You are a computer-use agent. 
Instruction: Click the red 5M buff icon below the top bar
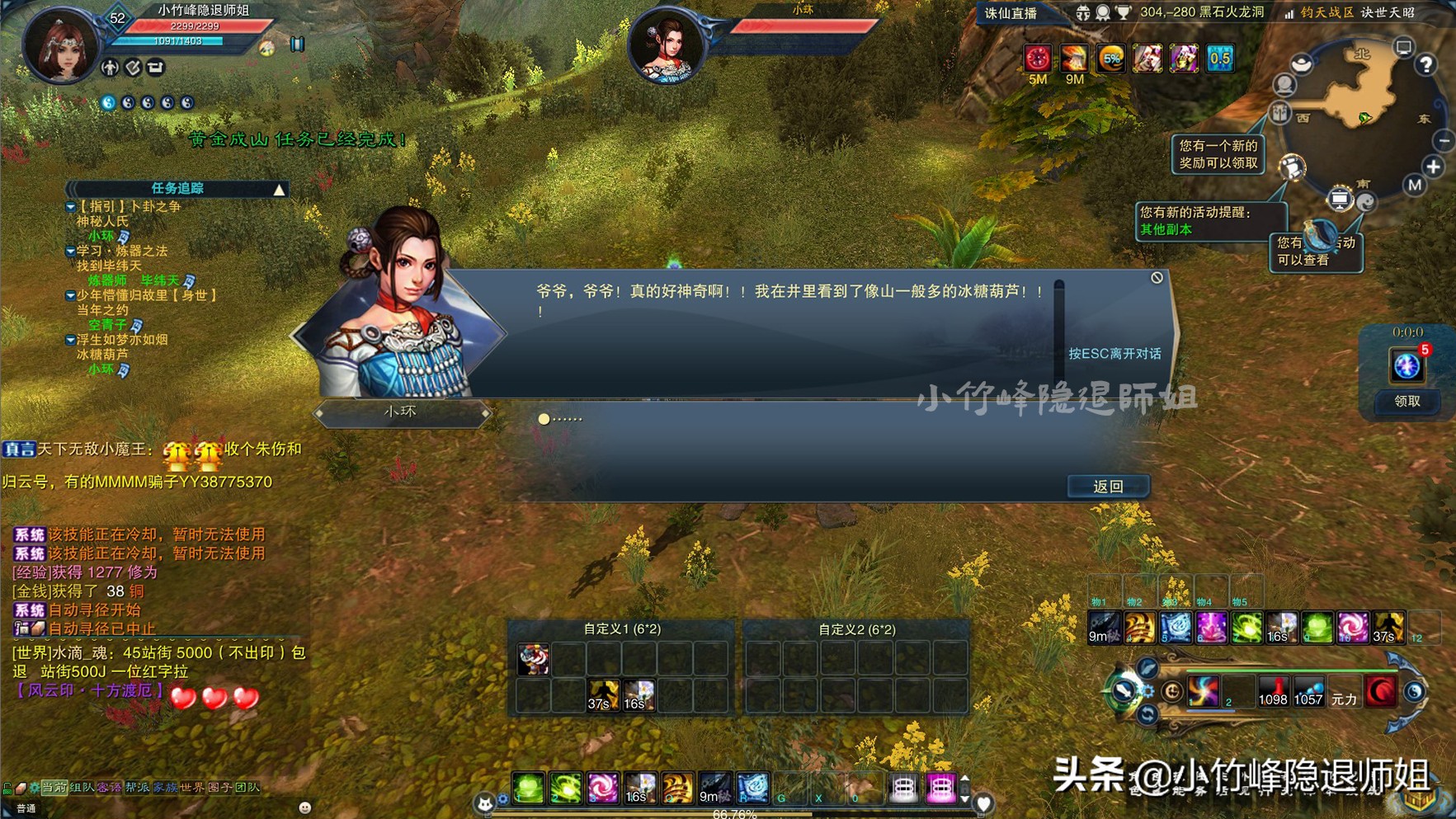click(1037, 58)
